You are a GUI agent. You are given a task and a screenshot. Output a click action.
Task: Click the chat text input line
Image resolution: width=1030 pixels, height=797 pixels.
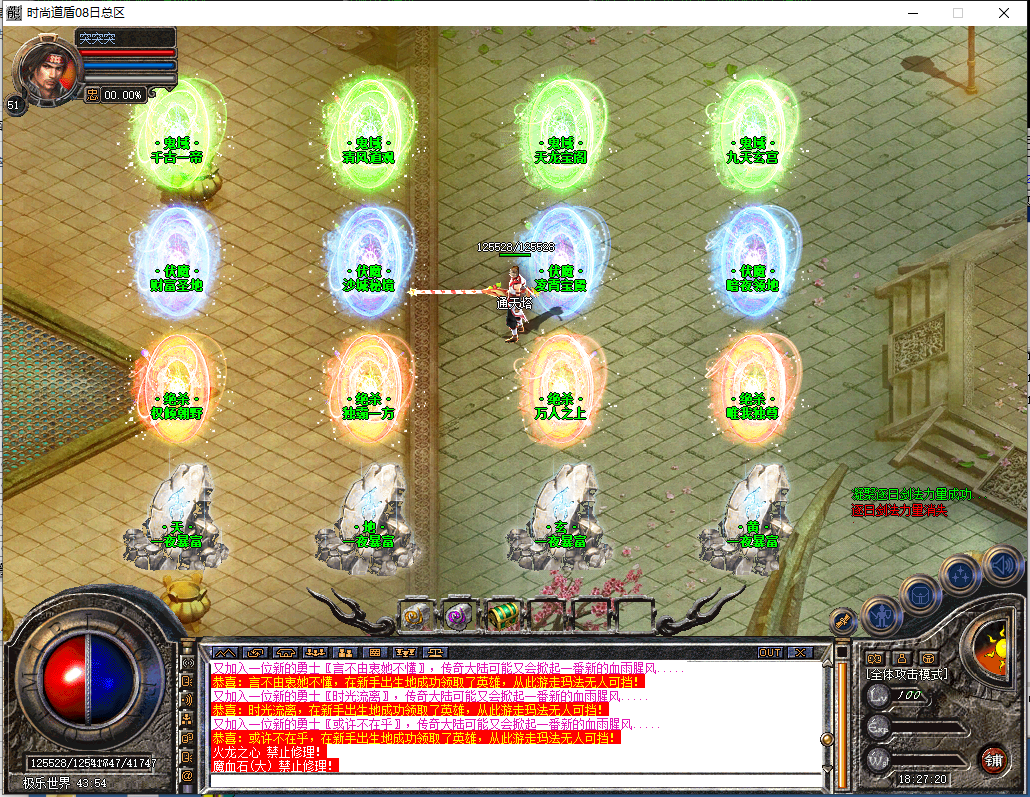(515, 779)
